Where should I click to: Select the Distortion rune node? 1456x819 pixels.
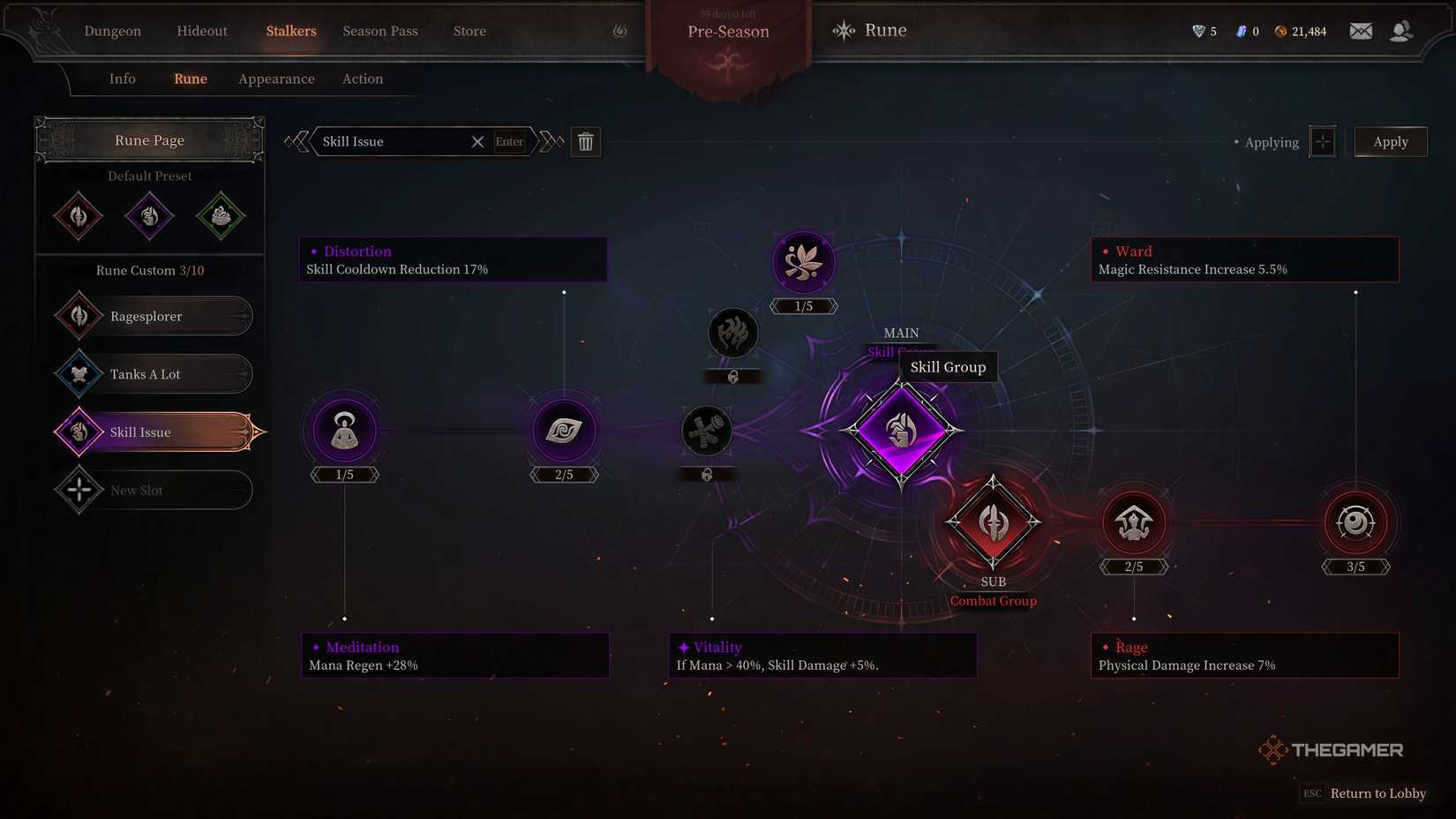(x=564, y=432)
